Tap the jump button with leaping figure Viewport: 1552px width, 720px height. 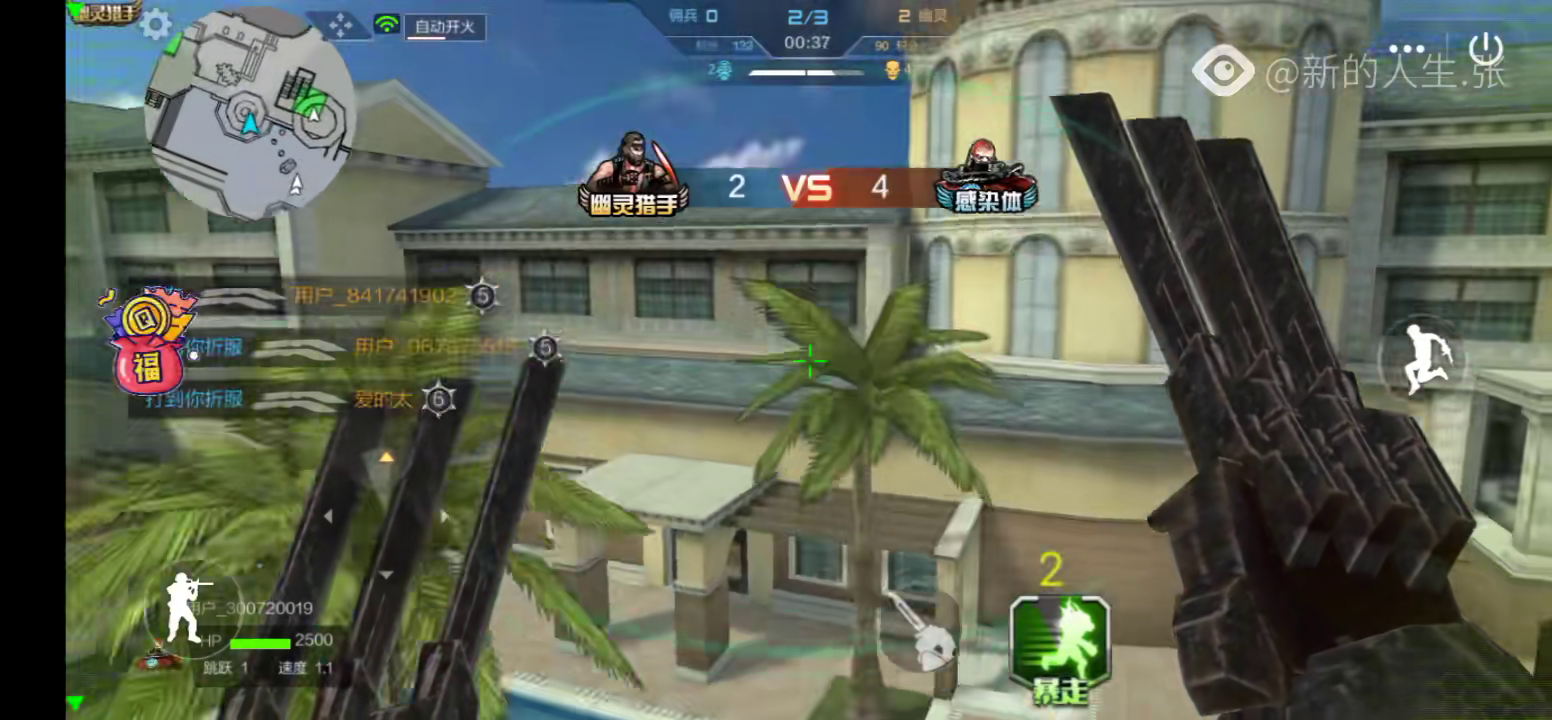1420,358
